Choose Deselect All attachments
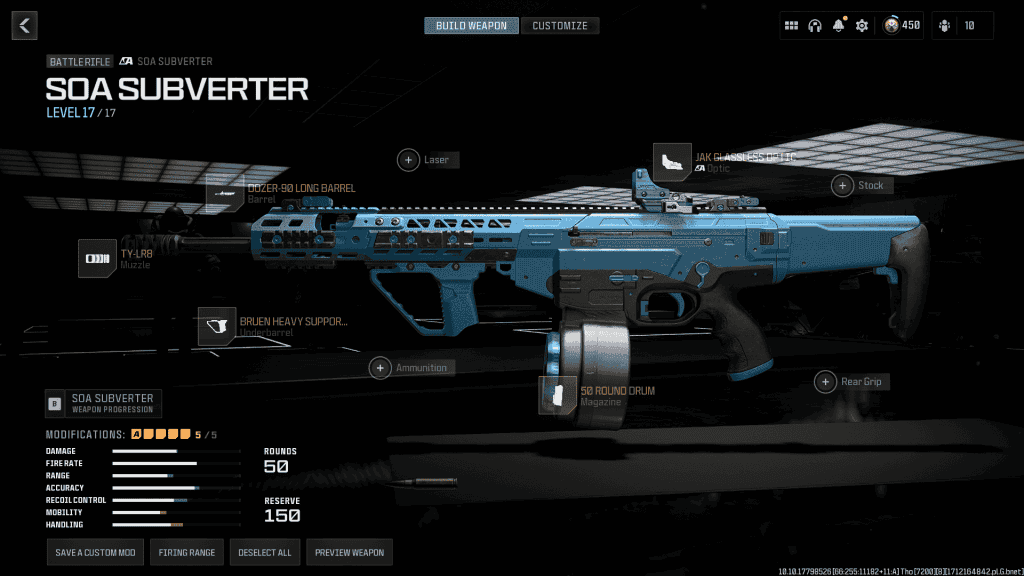The width and height of the screenshot is (1024, 576). (264, 552)
